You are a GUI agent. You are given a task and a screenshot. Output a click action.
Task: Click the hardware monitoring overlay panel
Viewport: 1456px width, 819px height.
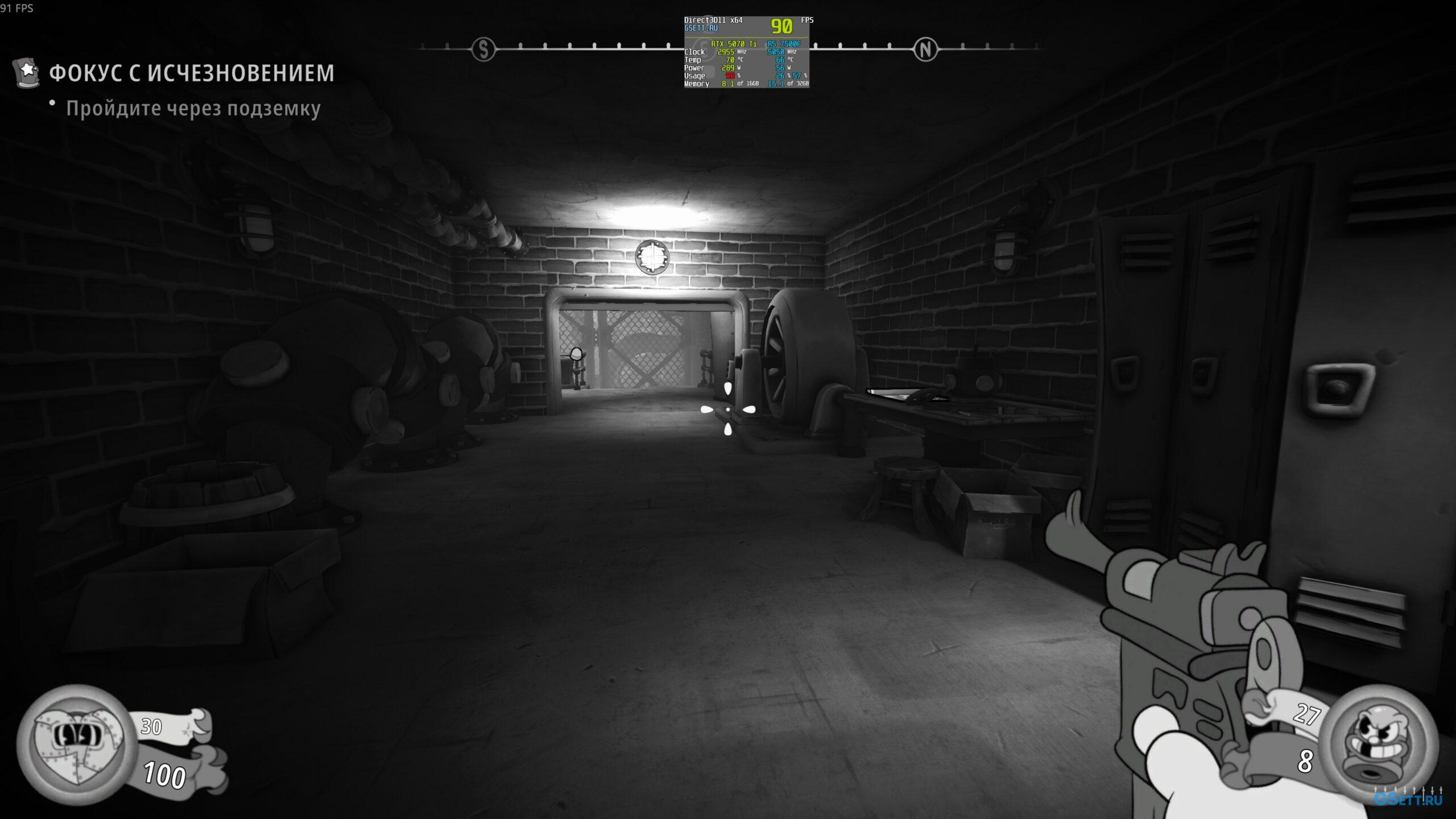[x=746, y=52]
